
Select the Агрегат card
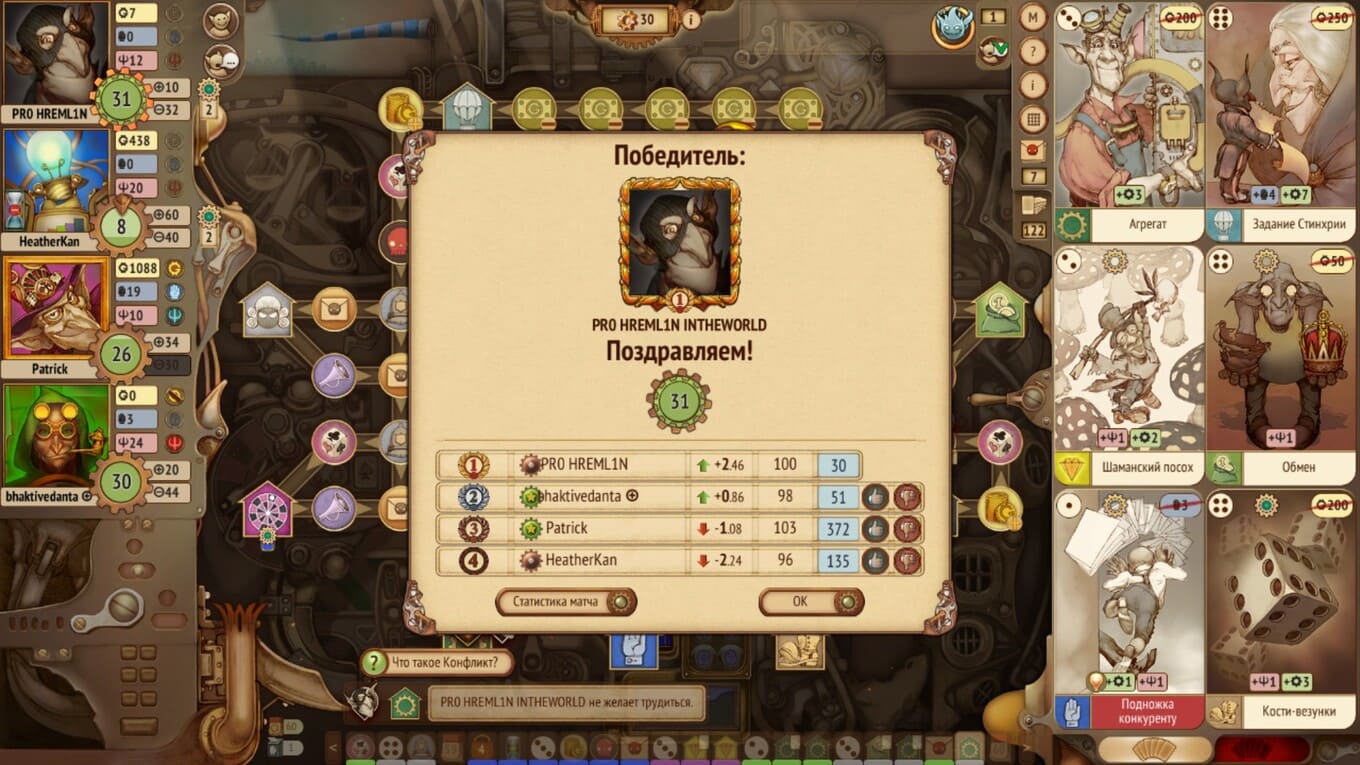click(1129, 120)
